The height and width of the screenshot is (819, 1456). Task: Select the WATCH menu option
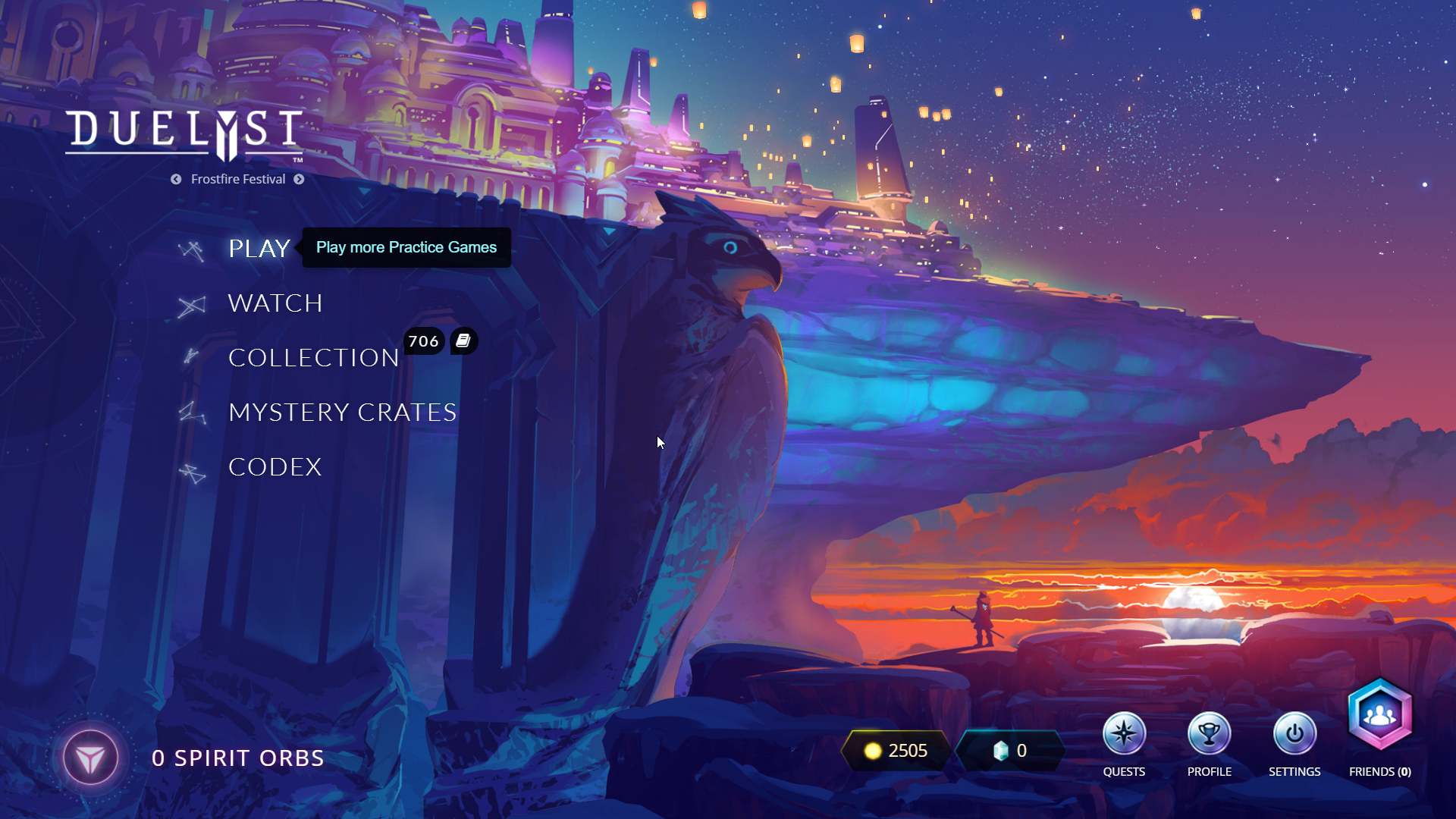[x=275, y=303]
